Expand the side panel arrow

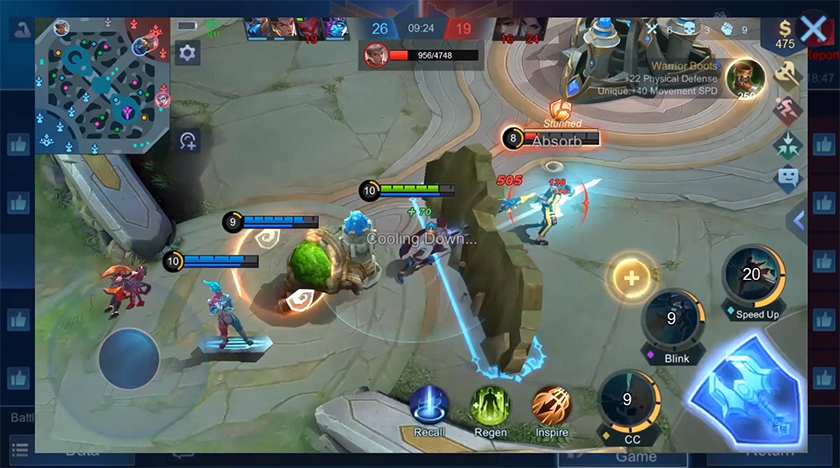point(798,220)
